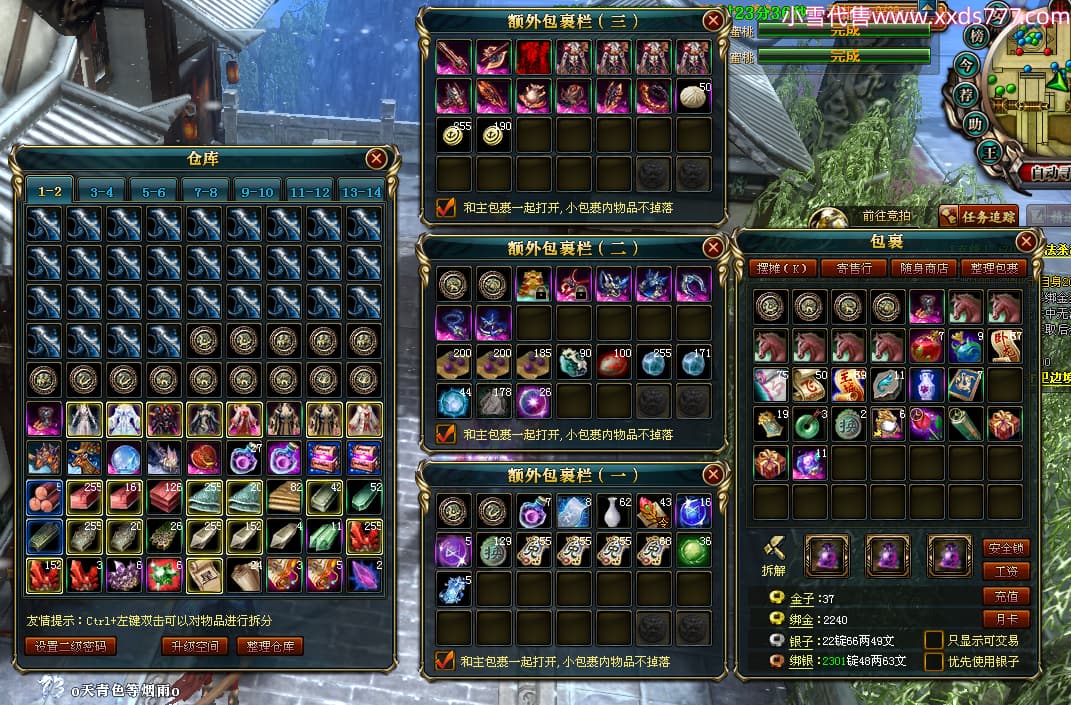Close the 额外包裹栏（三） window
This screenshot has height=705, width=1071.
point(713,20)
